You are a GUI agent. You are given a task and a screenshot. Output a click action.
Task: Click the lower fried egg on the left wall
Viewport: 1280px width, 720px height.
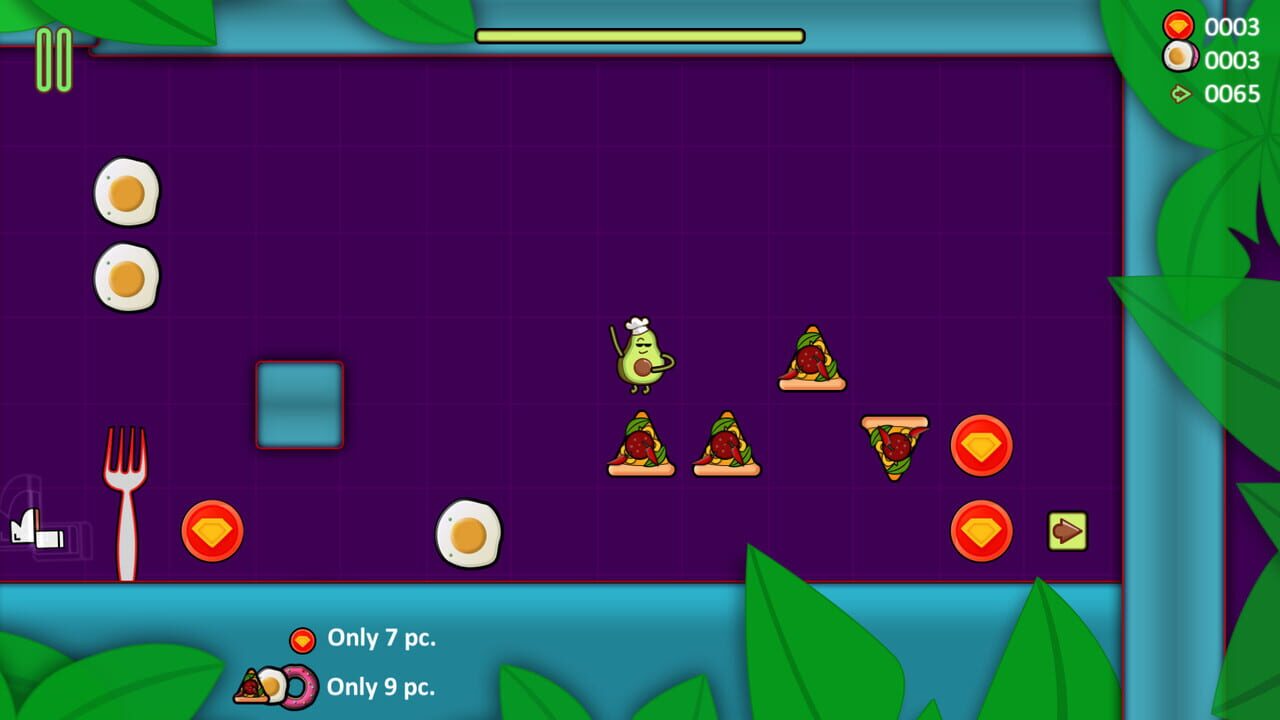(126, 273)
